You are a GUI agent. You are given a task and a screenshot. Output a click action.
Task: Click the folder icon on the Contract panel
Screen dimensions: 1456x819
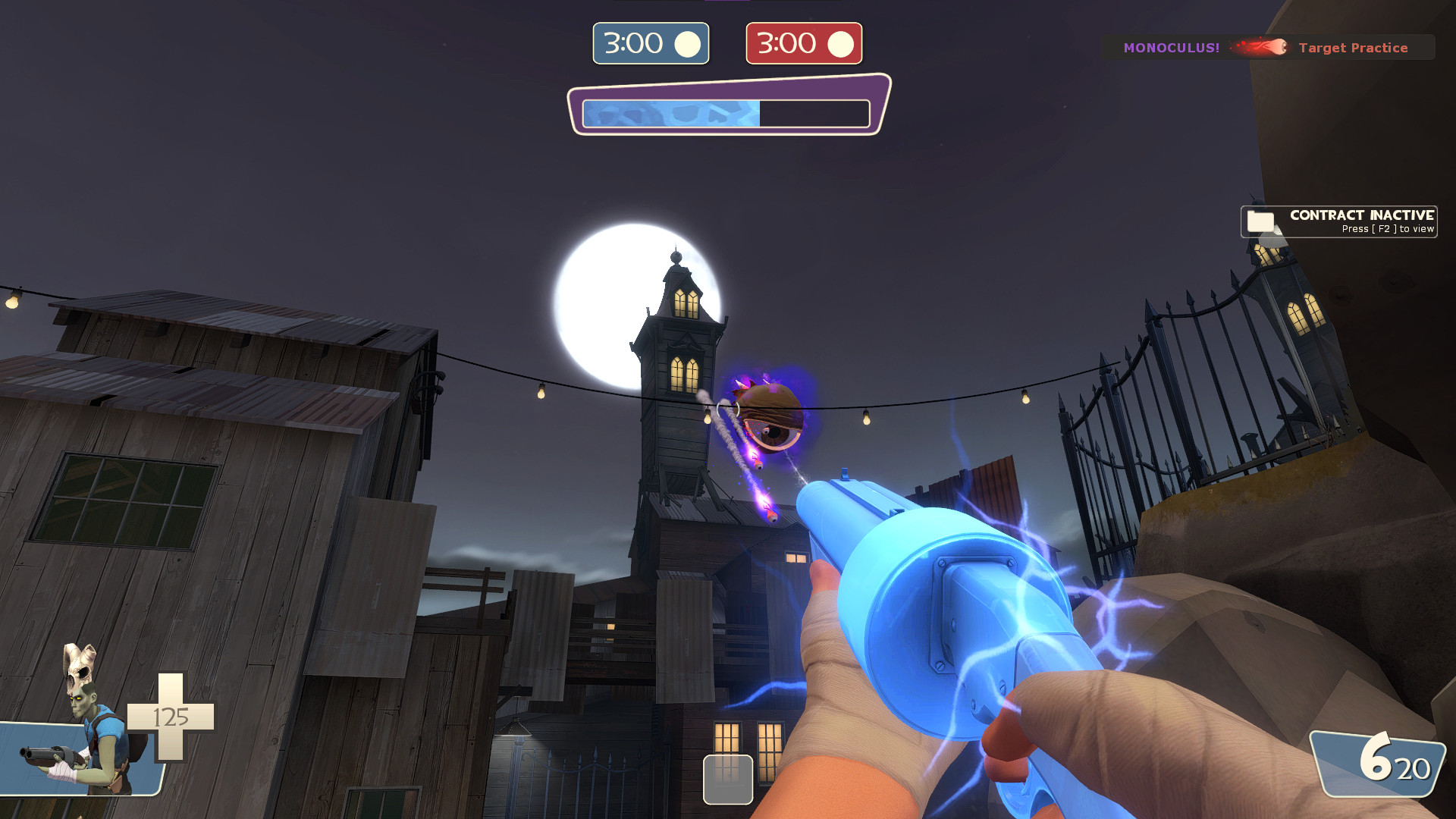[1261, 221]
